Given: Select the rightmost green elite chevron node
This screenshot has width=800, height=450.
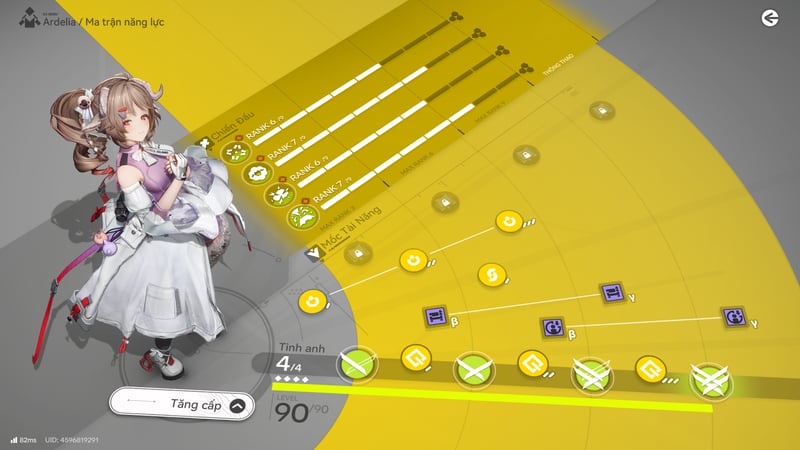Looking at the screenshot, I should (x=711, y=380).
